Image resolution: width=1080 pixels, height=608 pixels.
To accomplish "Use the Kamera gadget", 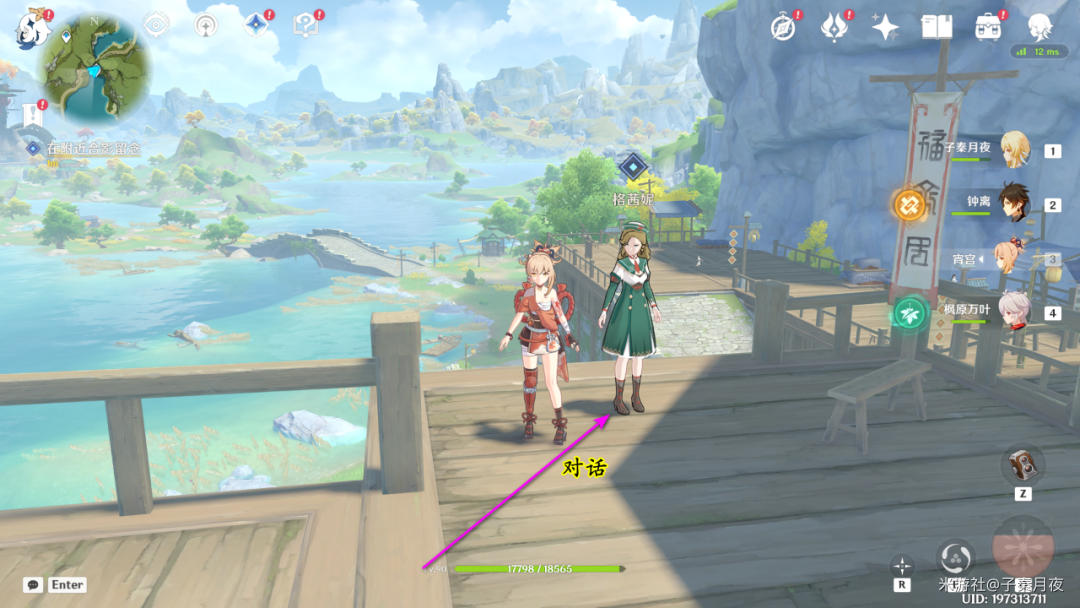I will [1022, 463].
